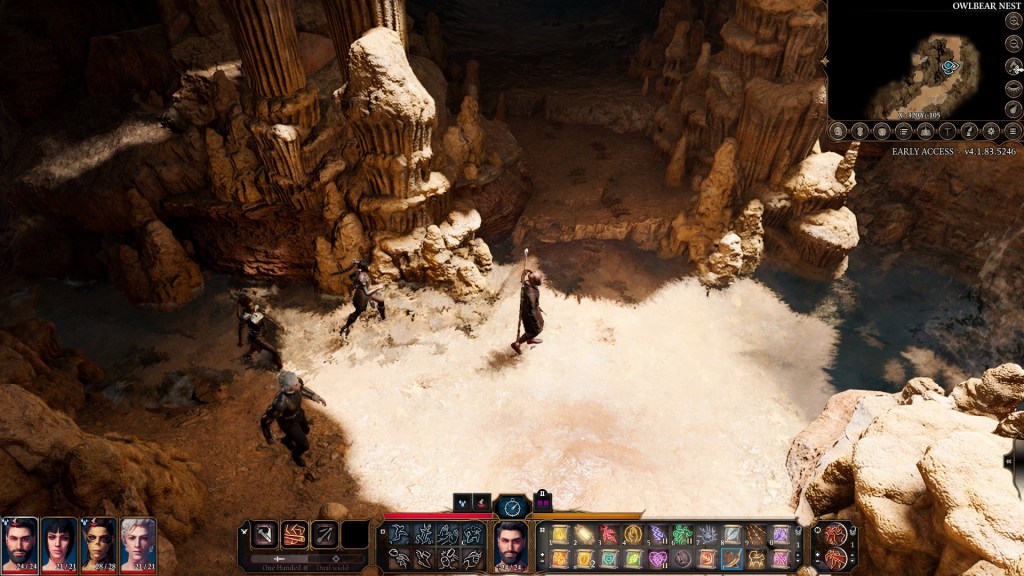This screenshot has height=576, width=1024.
Task: Zoom out on the minimap
Action: click(1013, 44)
